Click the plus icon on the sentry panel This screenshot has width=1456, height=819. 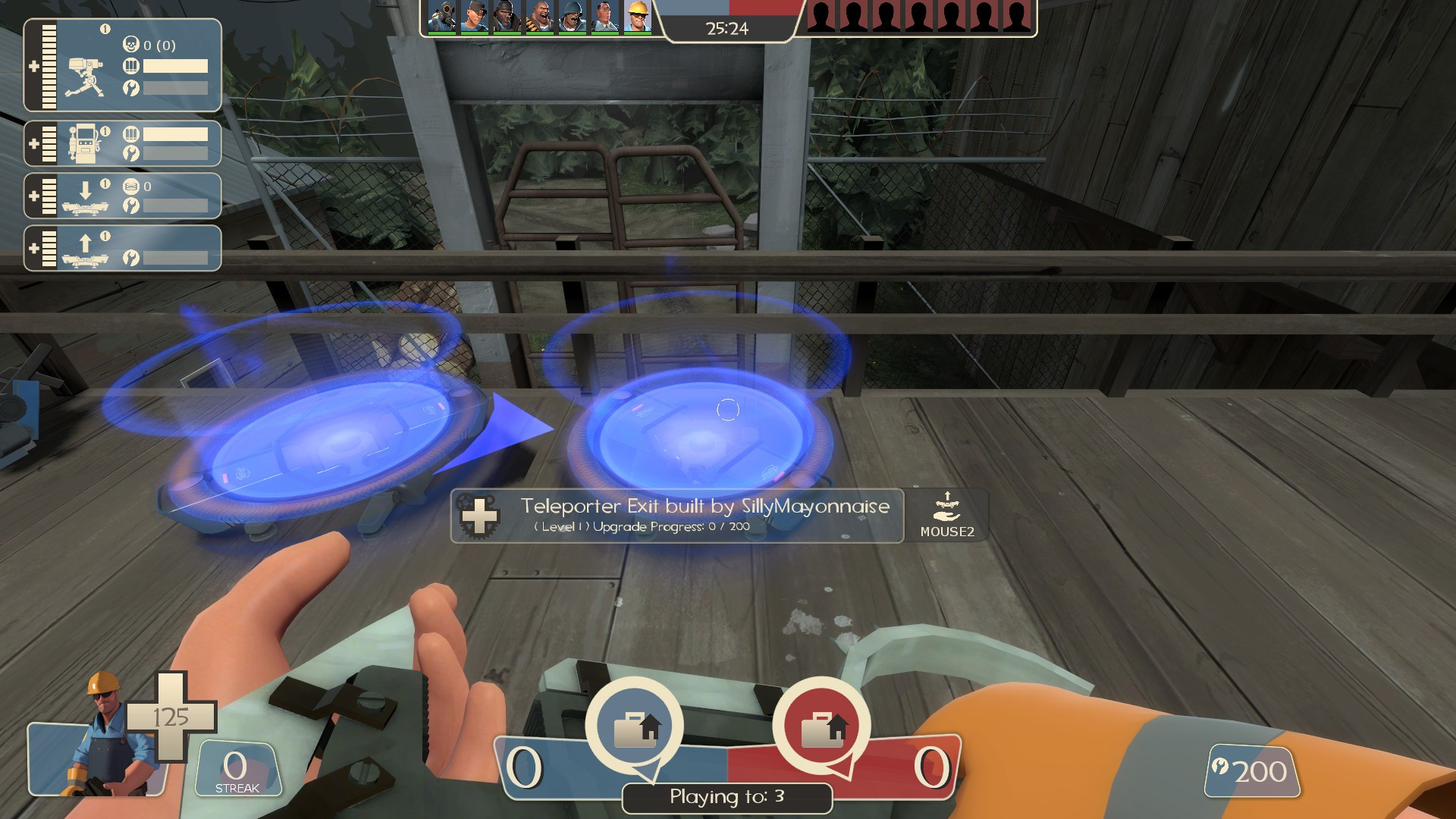[x=34, y=68]
